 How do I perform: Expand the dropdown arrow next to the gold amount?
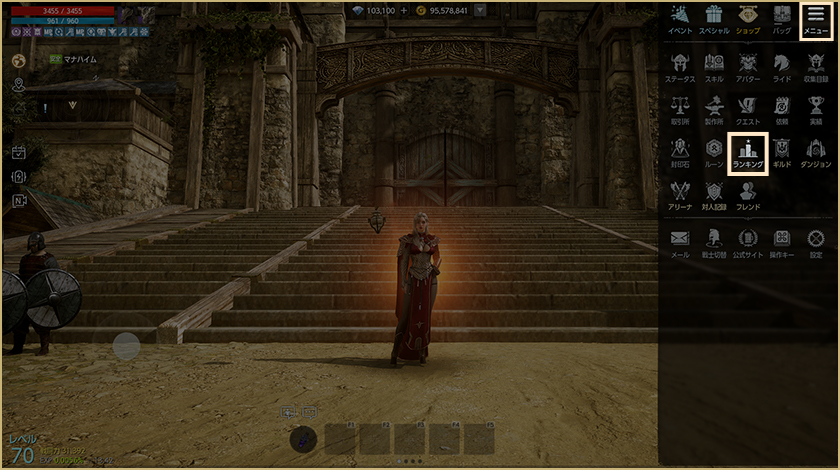point(481,10)
